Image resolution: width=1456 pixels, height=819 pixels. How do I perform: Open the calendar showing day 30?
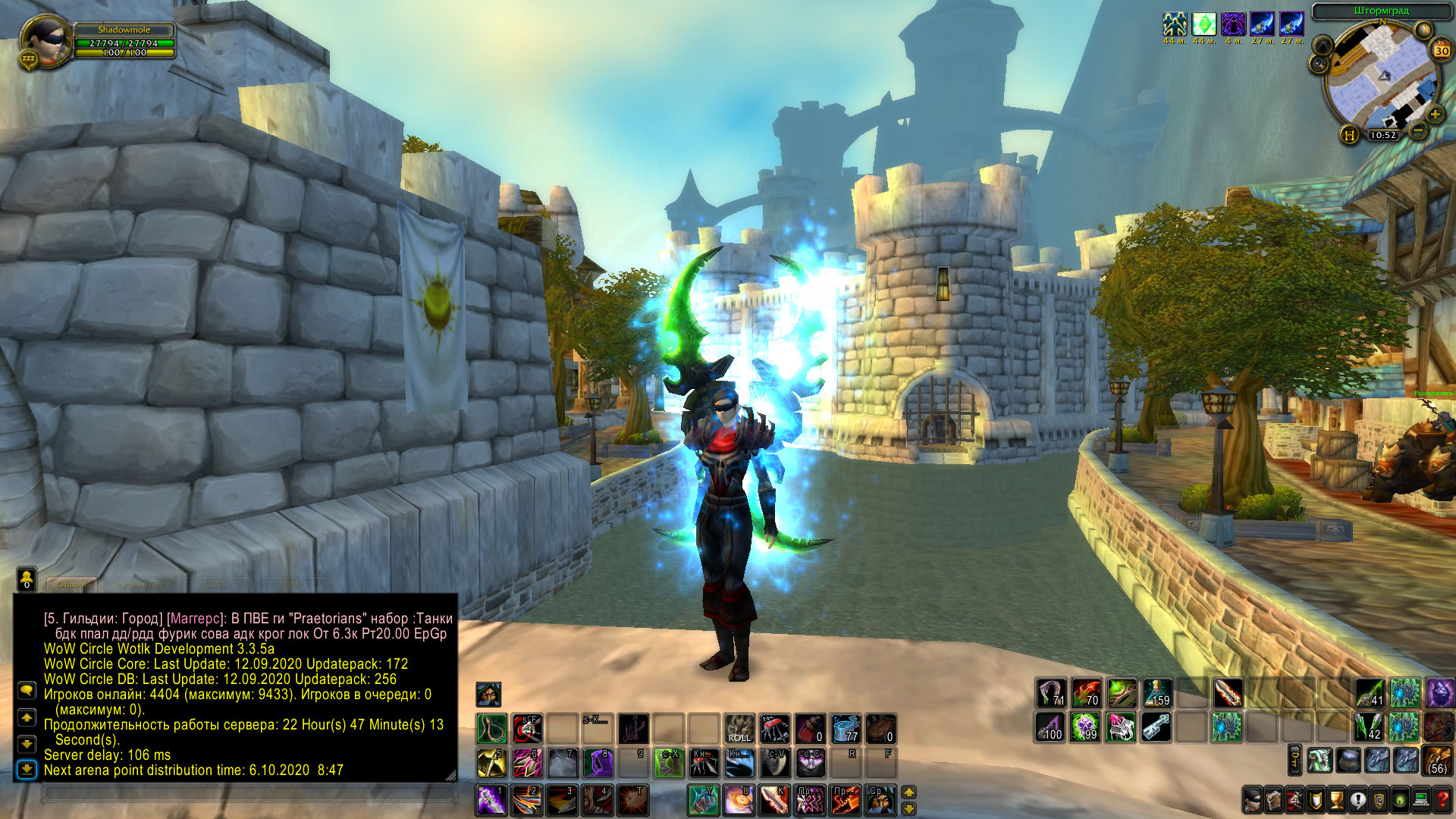(x=1441, y=51)
